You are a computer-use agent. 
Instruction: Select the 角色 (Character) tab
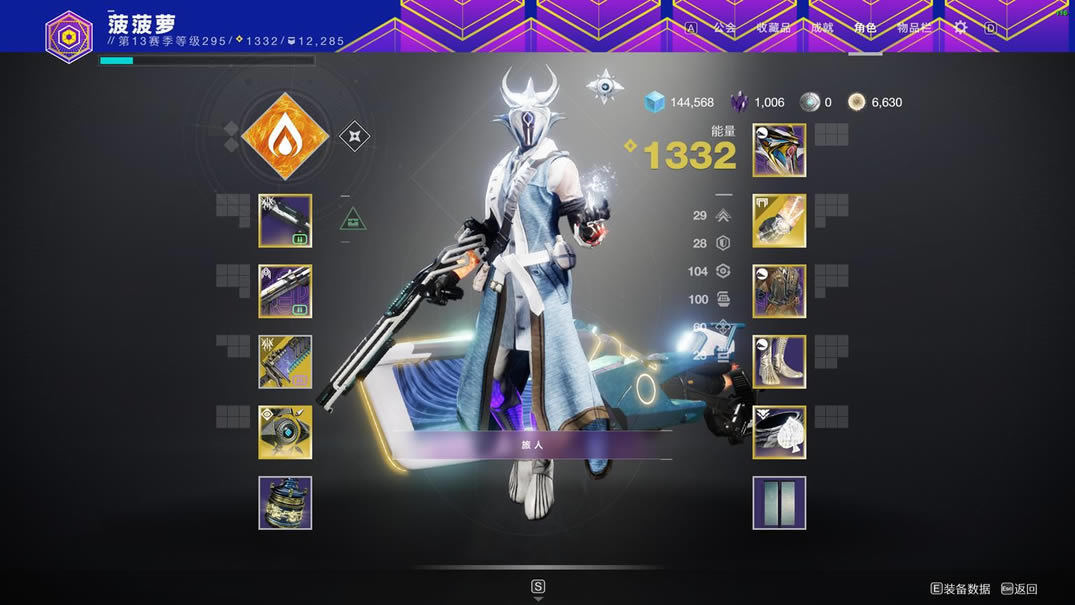coord(865,28)
